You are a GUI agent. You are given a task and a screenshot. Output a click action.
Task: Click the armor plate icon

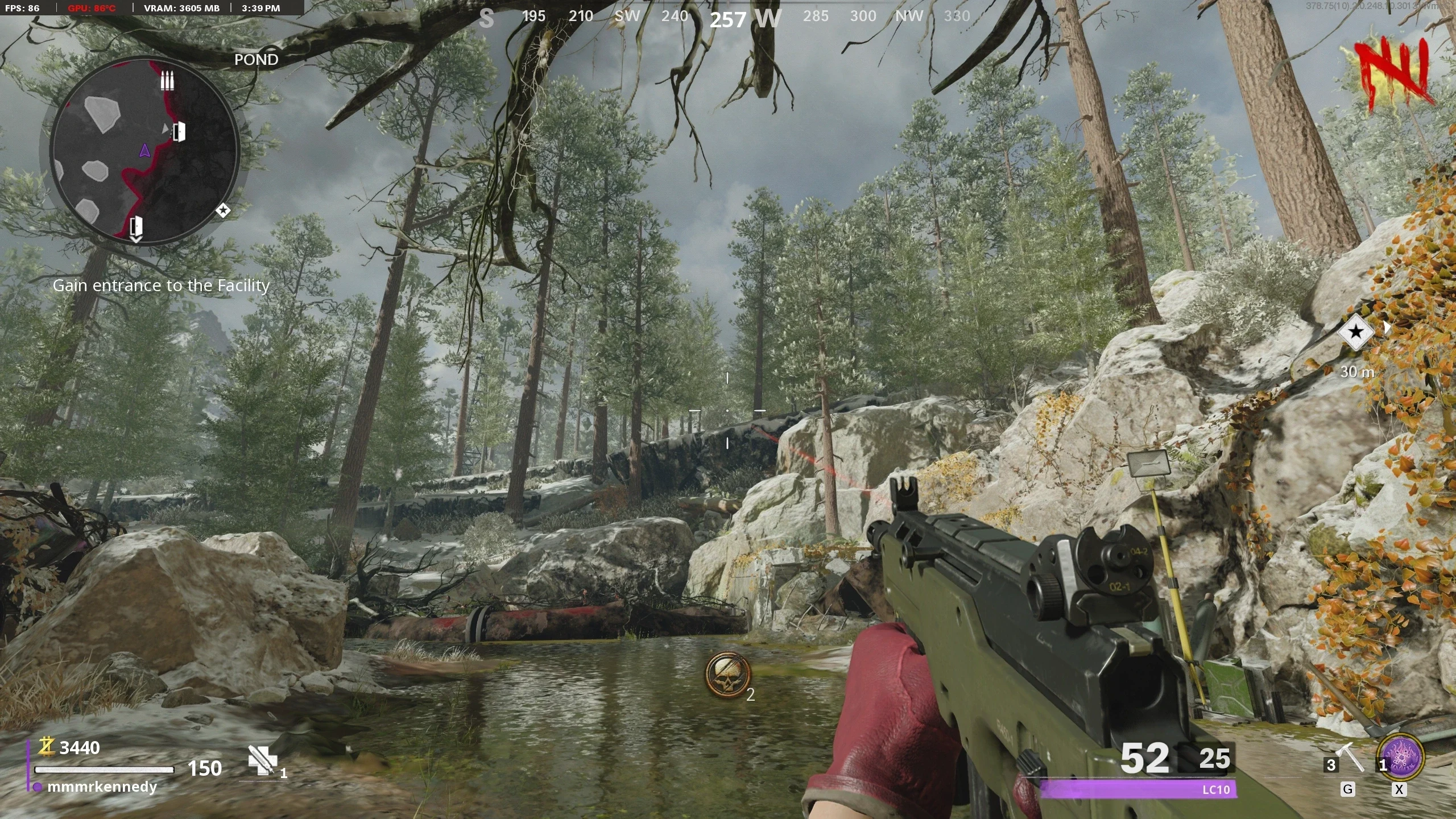pos(262,760)
